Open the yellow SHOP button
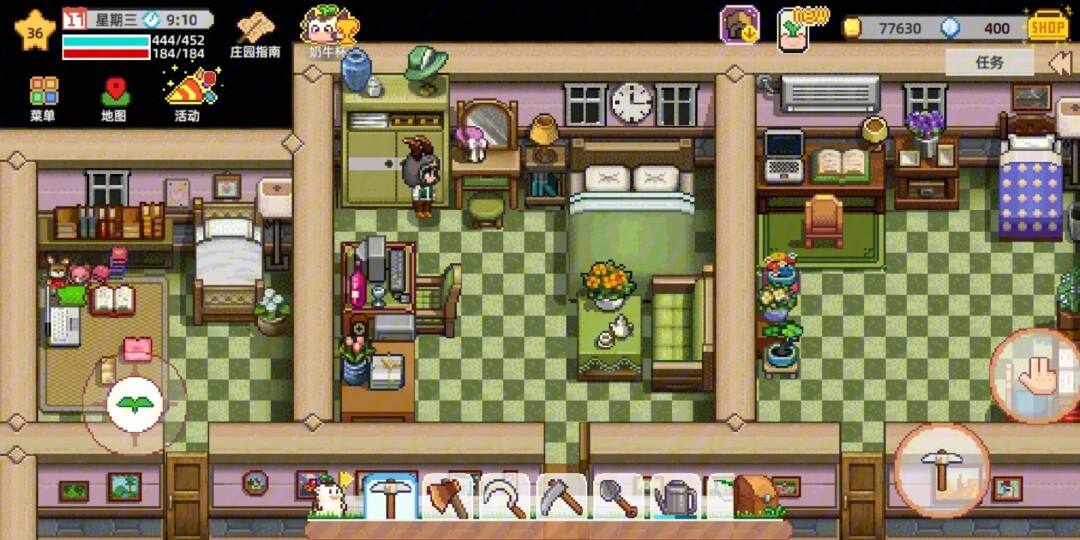The height and width of the screenshot is (540, 1080). coord(1047,27)
